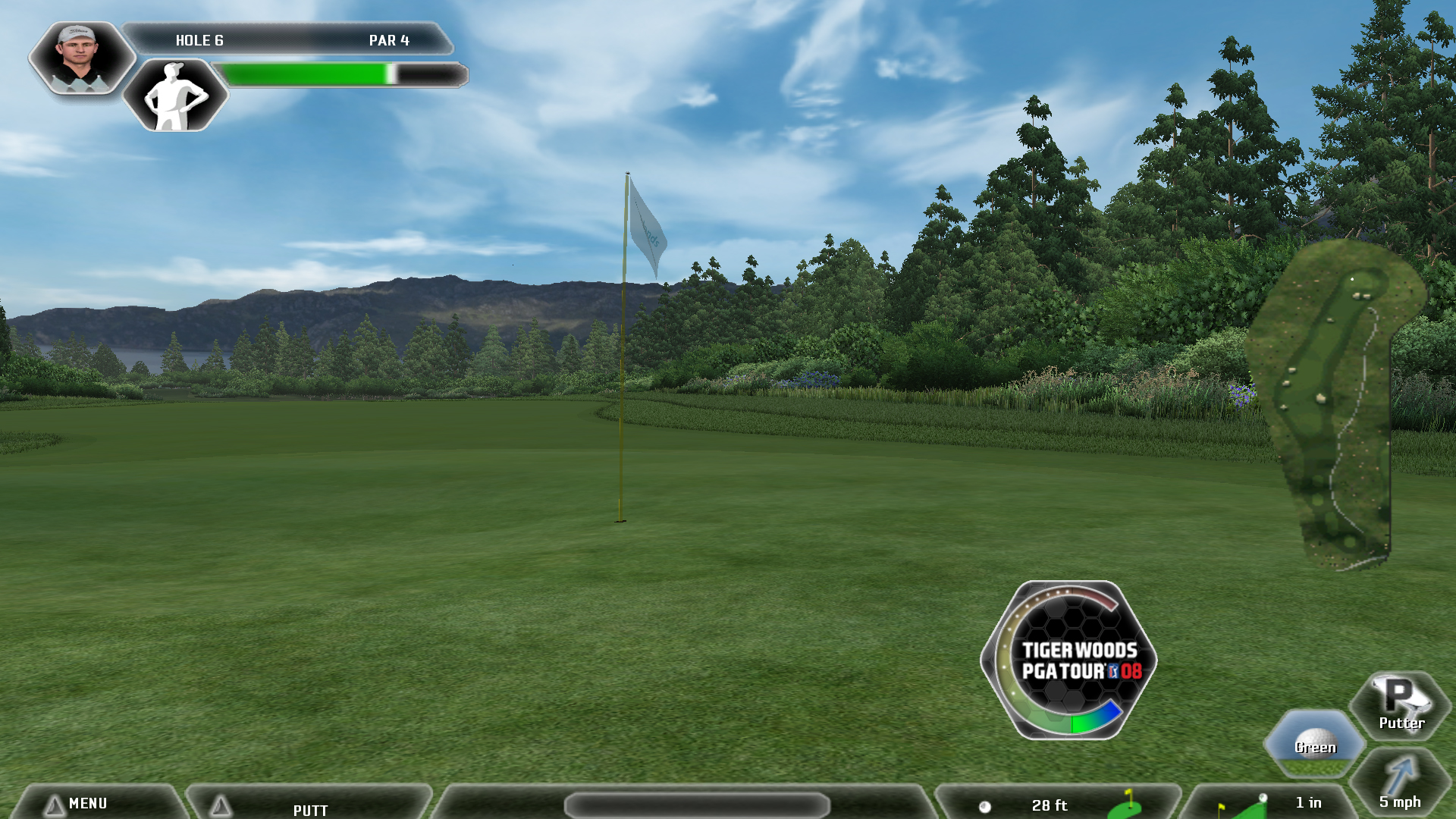1456x819 pixels.
Task: Select the PUTT shot type button
Action: 309,808
